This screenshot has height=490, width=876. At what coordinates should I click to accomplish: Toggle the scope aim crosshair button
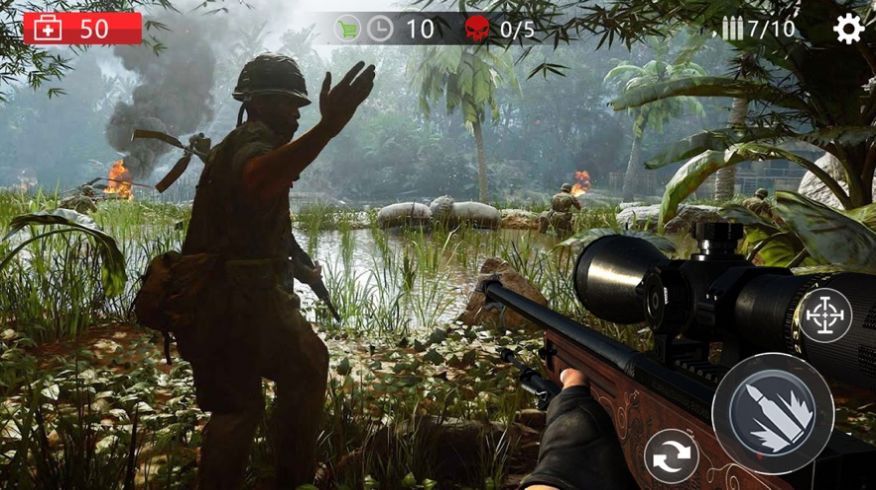pos(825,316)
